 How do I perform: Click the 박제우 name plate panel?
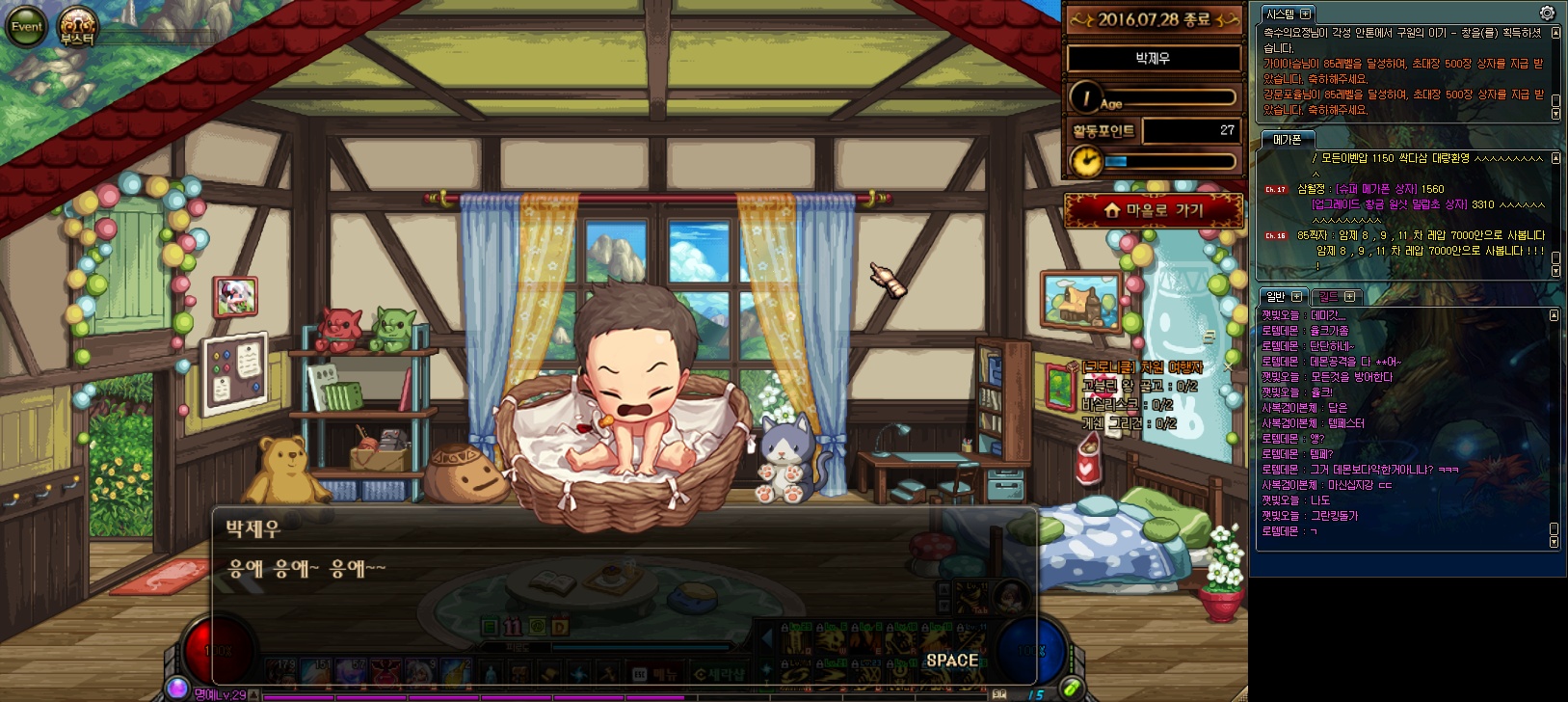[1153, 59]
